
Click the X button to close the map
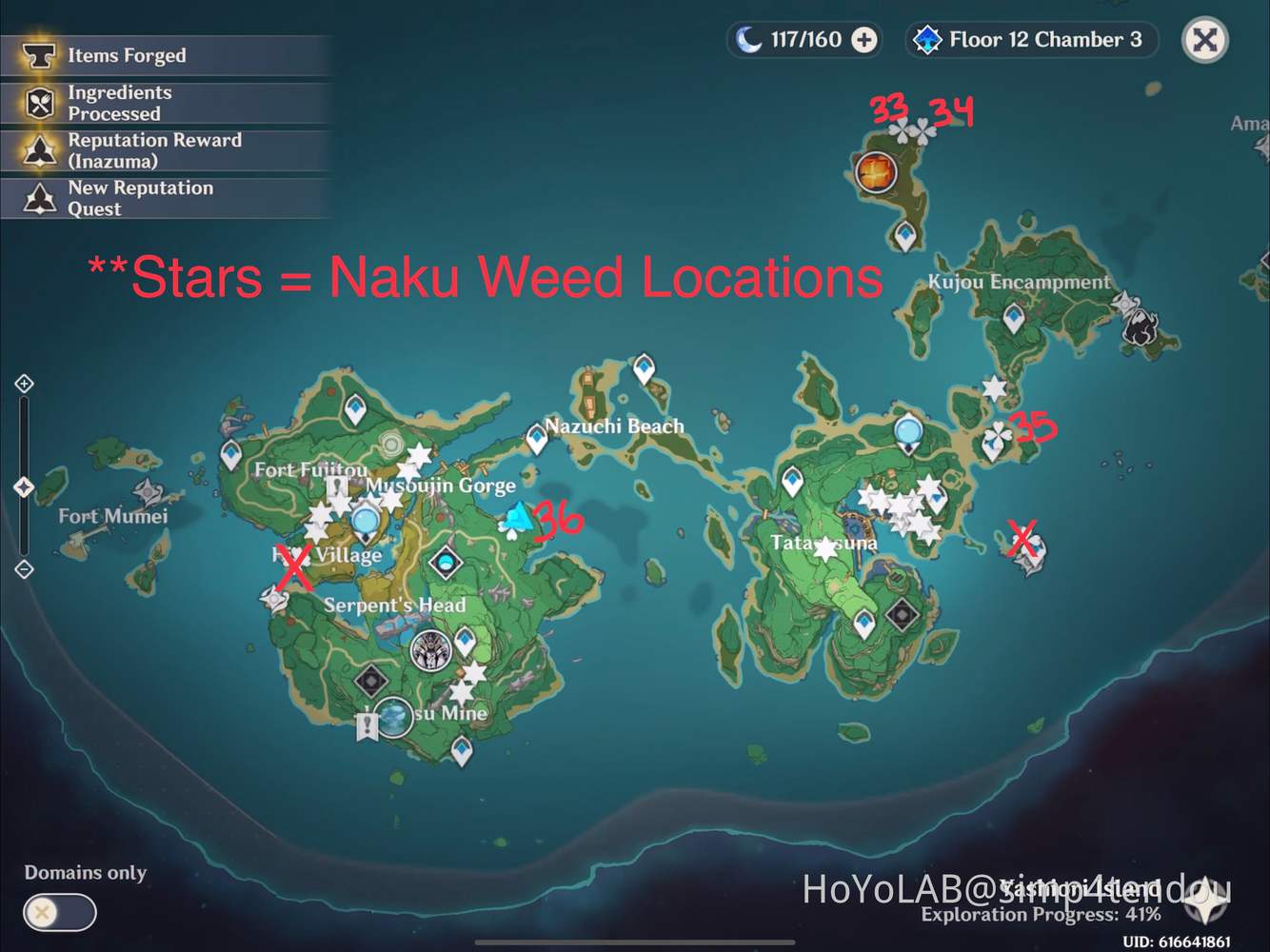(x=1204, y=40)
